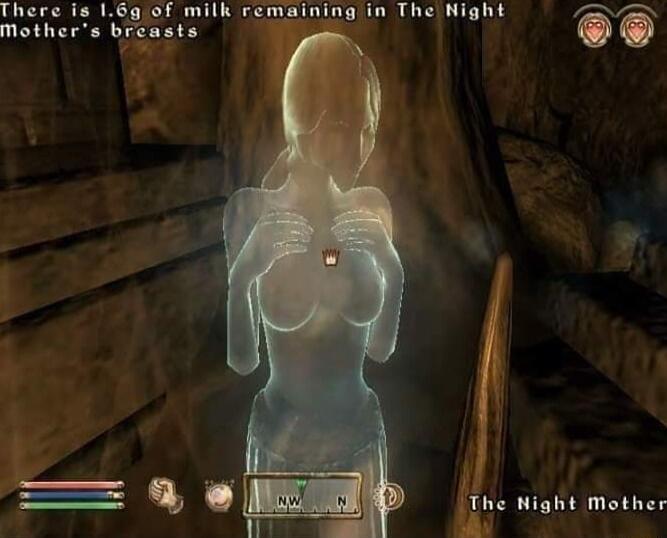Image resolution: width=667 pixels, height=538 pixels.
Task: Click the fist weapon icon
Action: coord(164,494)
